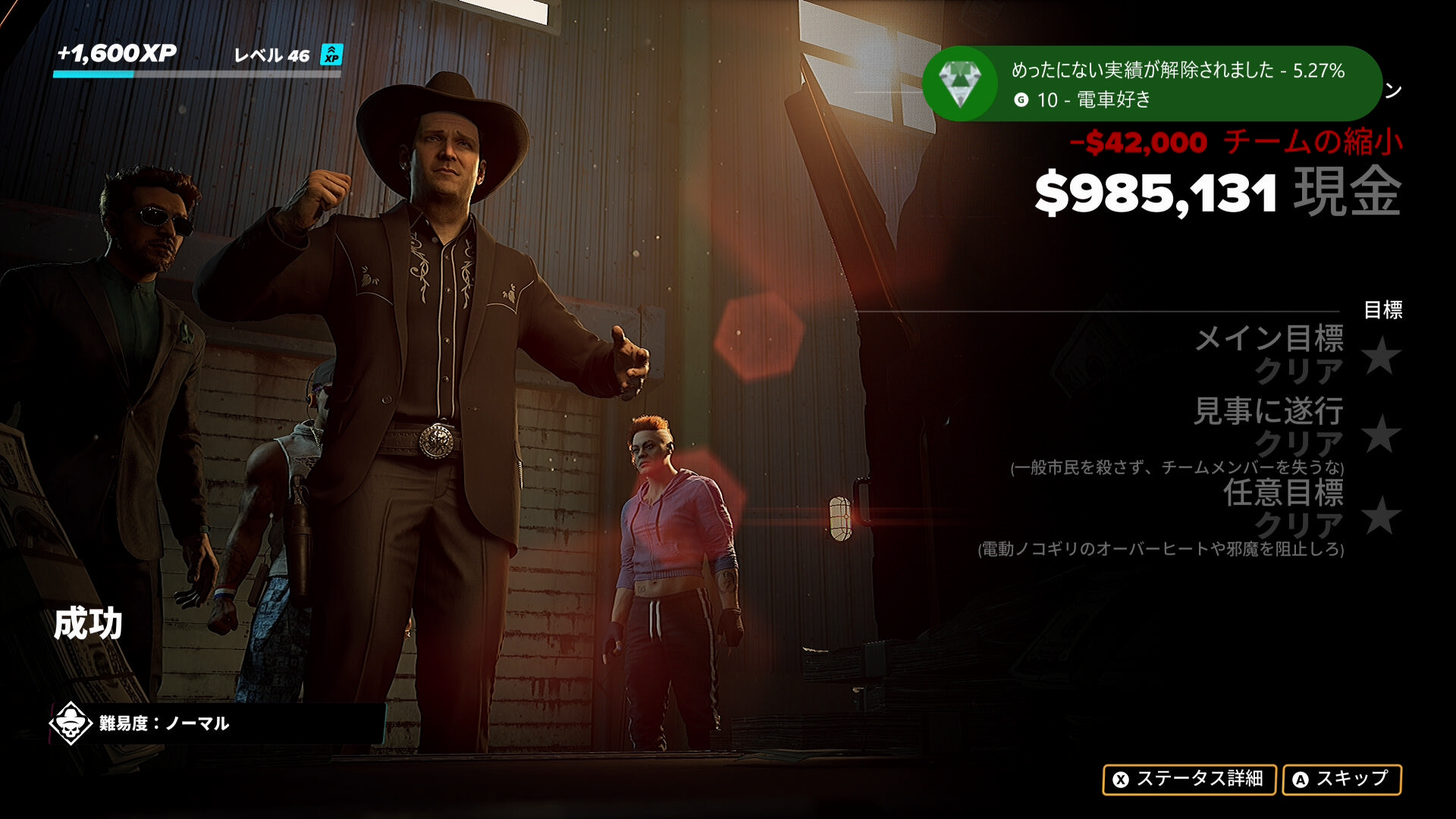Open the ステータス詳細 status details
1456x819 pixels.
1188,780
